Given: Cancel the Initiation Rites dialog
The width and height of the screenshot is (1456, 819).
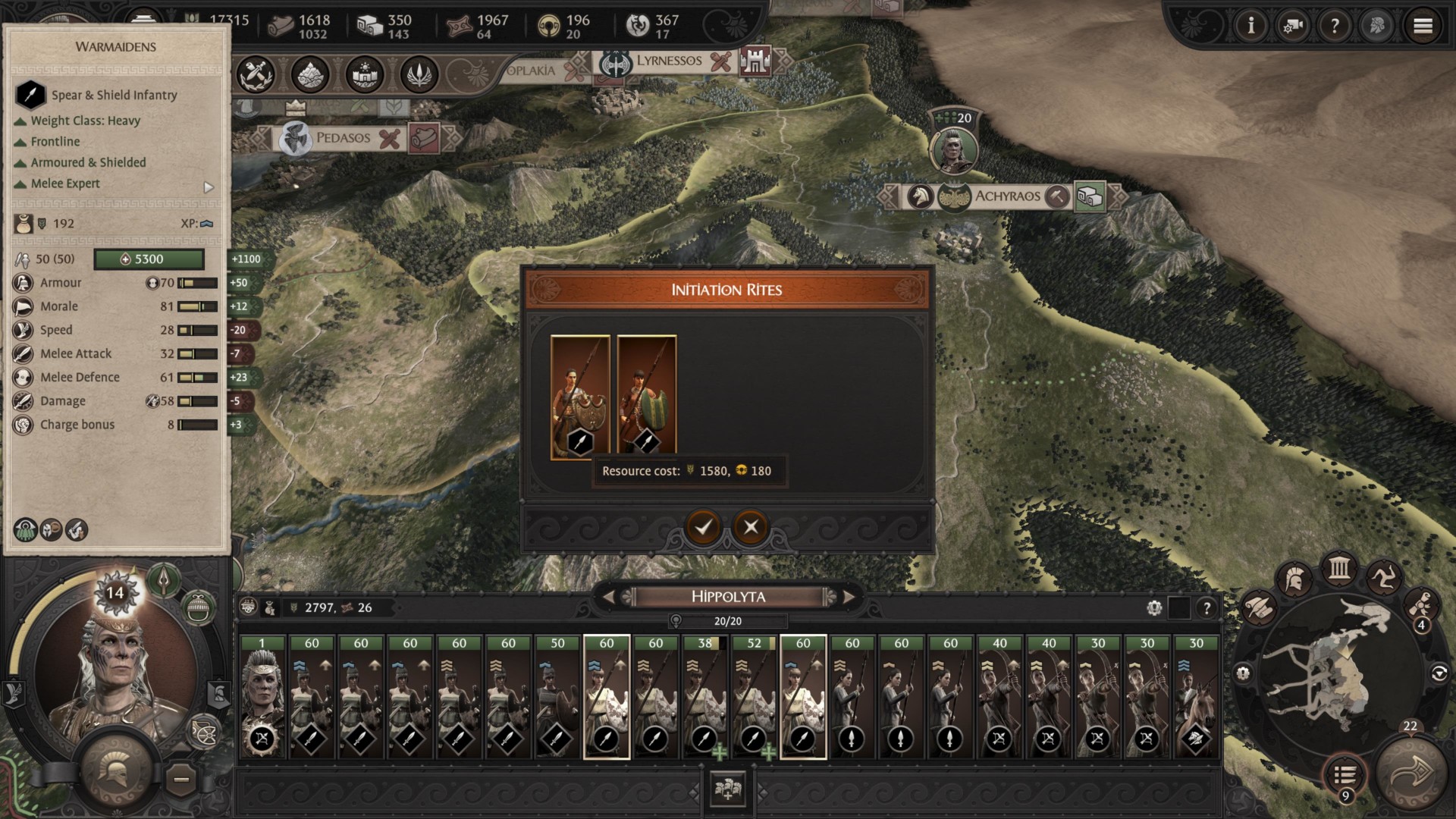Looking at the screenshot, I should 751,527.
